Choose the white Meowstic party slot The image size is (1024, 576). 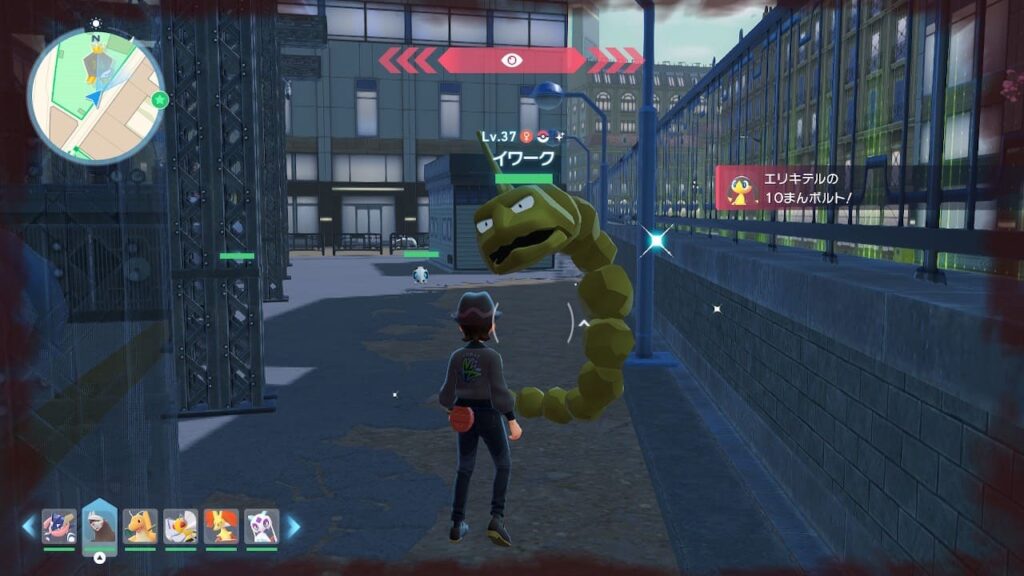click(x=261, y=526)
